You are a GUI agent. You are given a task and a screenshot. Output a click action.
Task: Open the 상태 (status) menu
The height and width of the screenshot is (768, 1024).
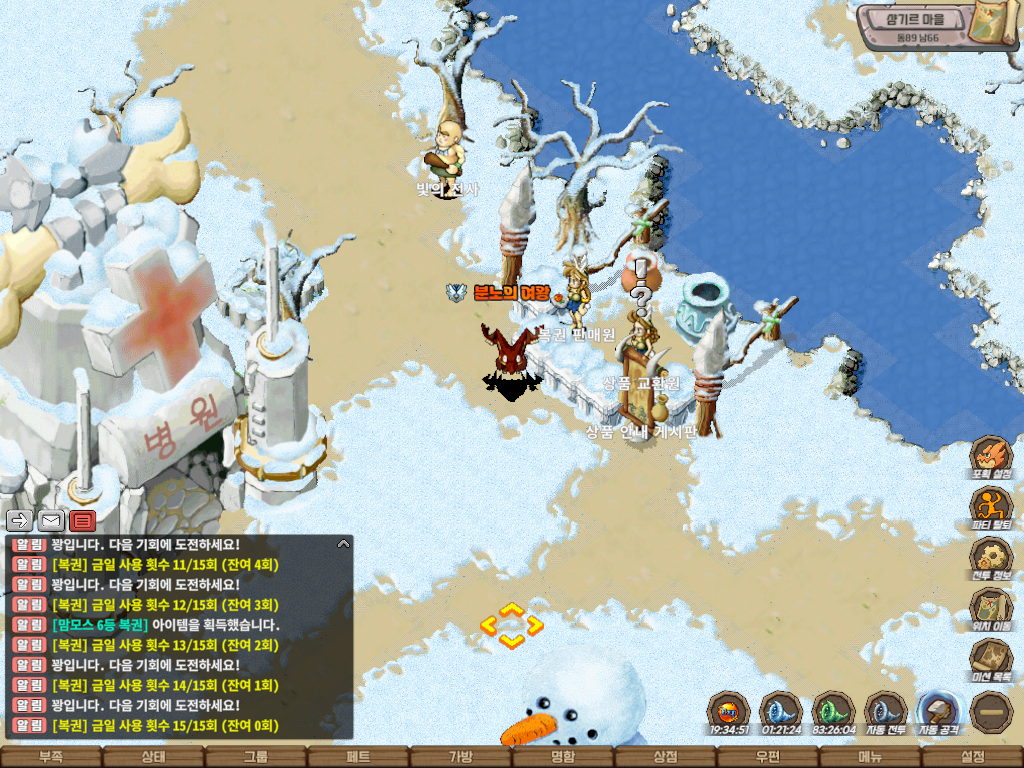(153, 757)
